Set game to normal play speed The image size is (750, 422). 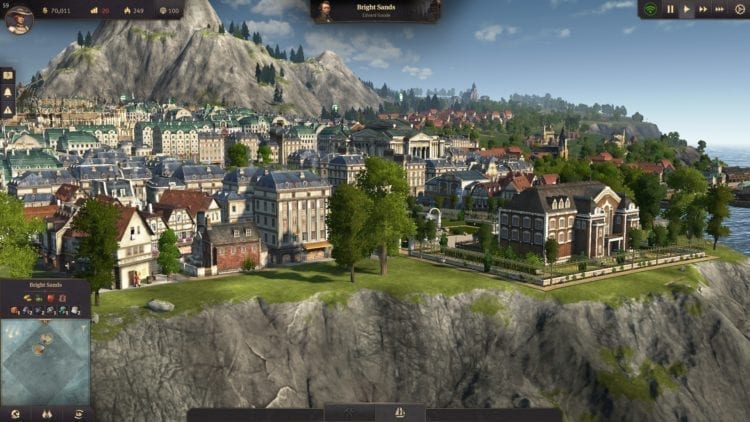tap(687, 10)
